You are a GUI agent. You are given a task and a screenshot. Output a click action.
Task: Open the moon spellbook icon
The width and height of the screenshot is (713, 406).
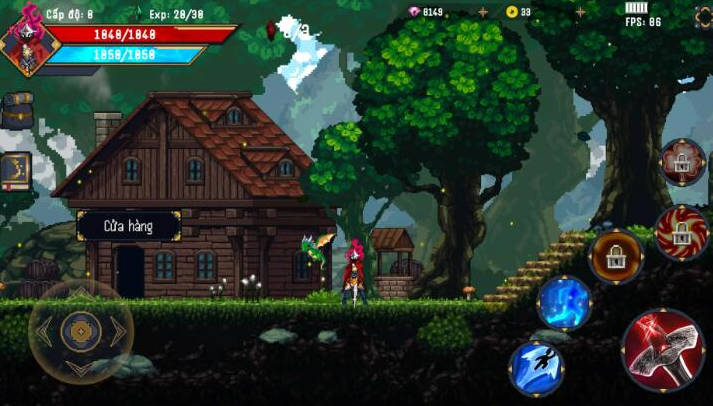(x=15, y=170)
